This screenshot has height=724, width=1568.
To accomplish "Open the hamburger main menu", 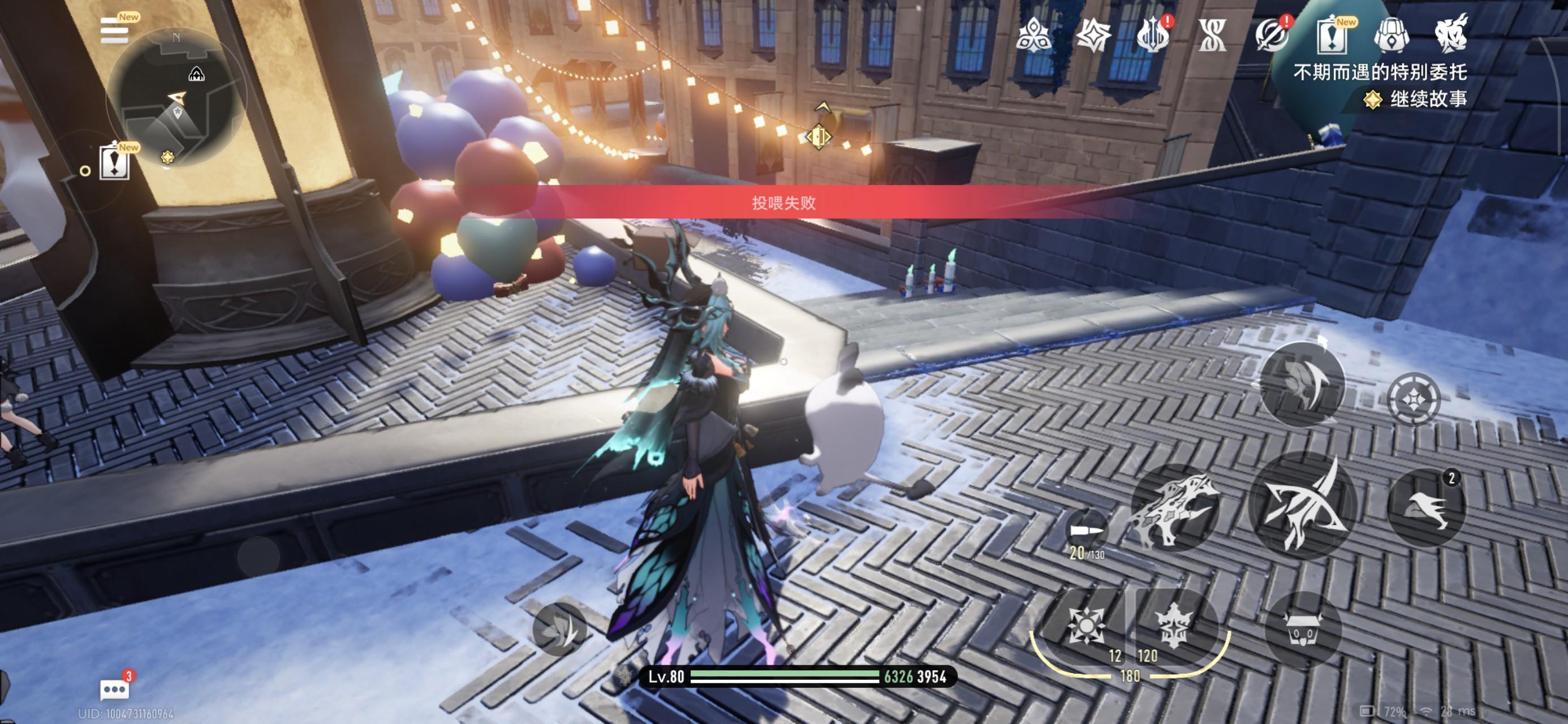I will tap(114, 31).
